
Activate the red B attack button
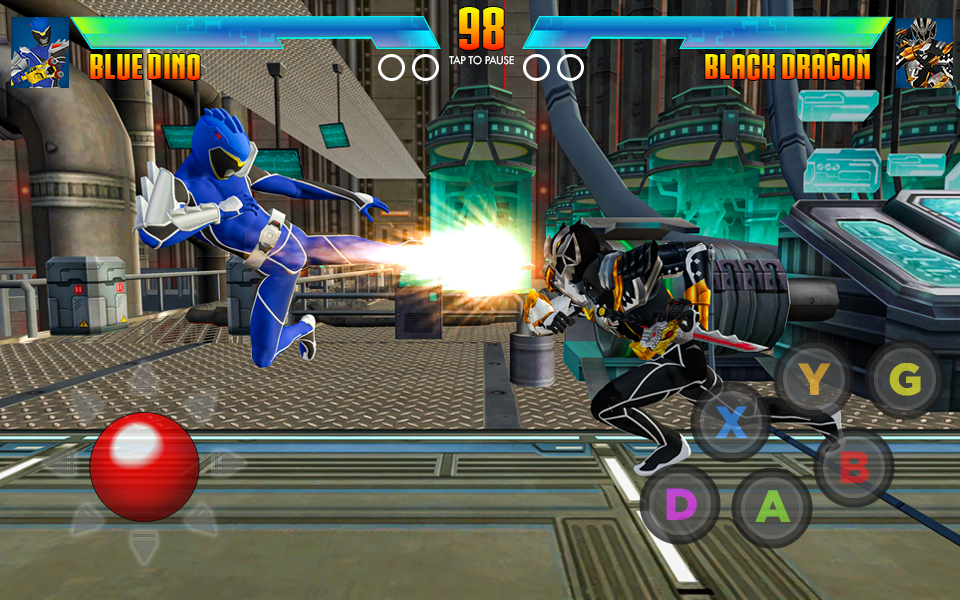tap(853, 468)
